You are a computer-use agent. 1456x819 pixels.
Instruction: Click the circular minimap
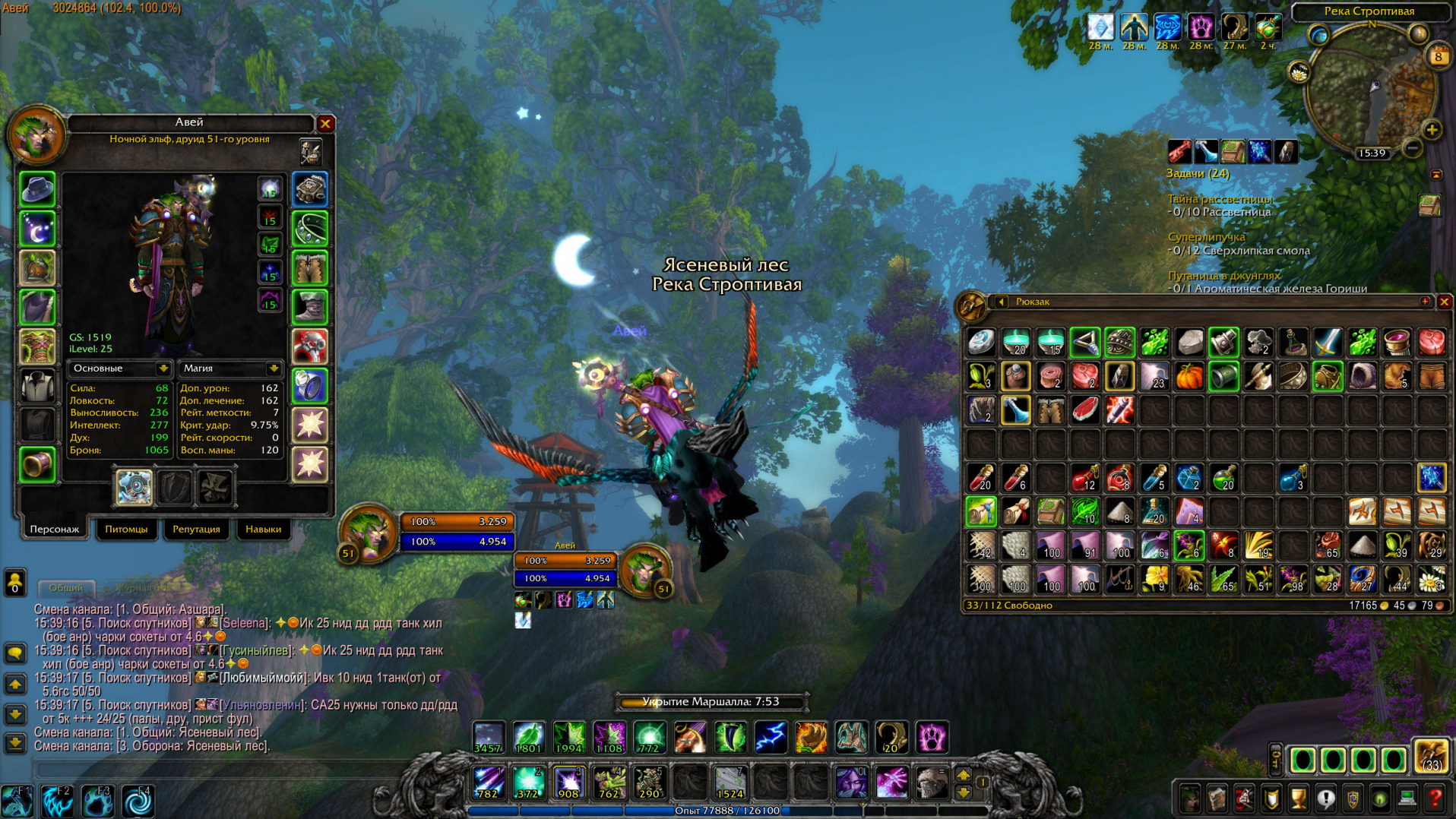tap(1369, 90)
